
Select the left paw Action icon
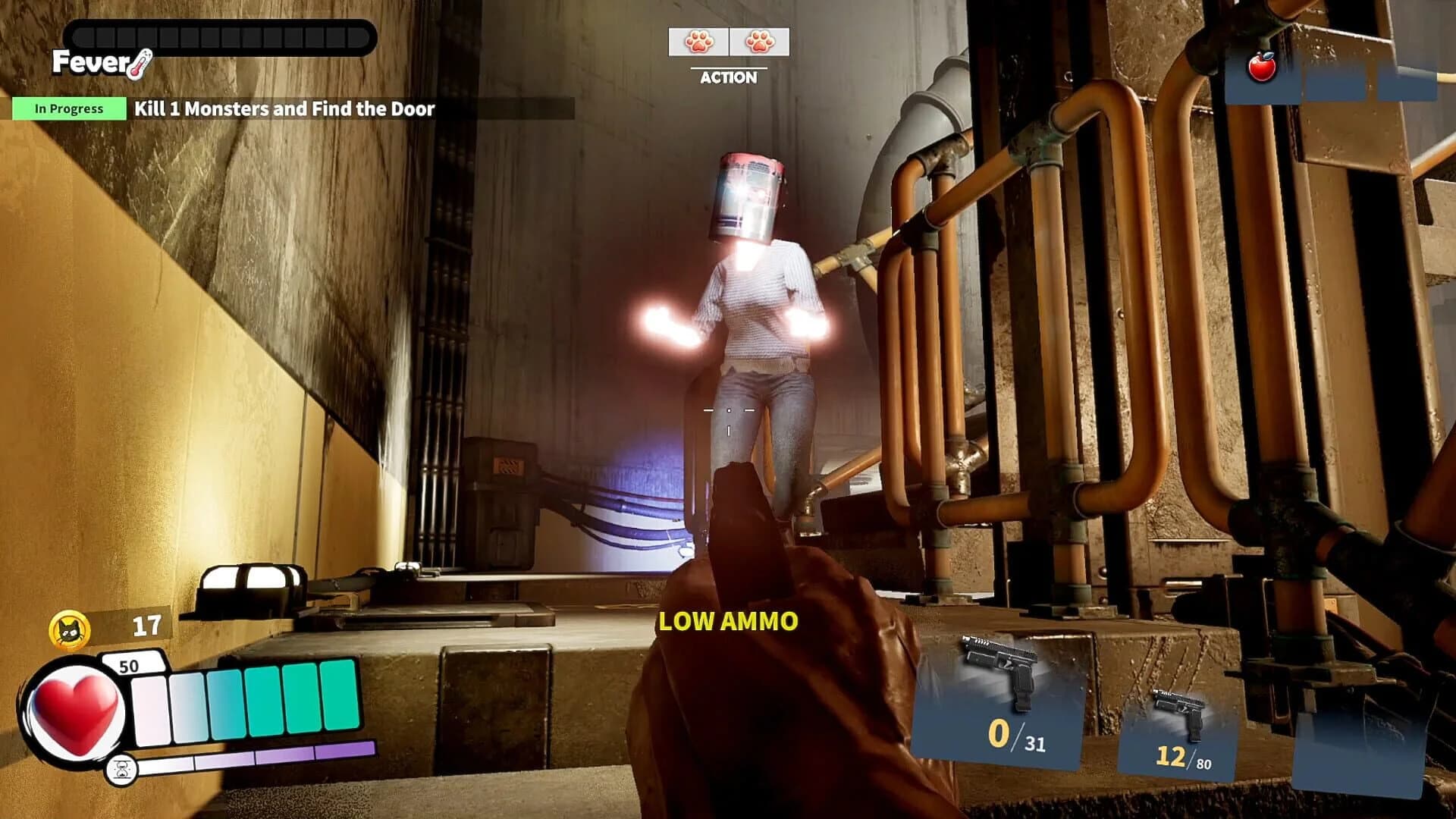point(699,42)
